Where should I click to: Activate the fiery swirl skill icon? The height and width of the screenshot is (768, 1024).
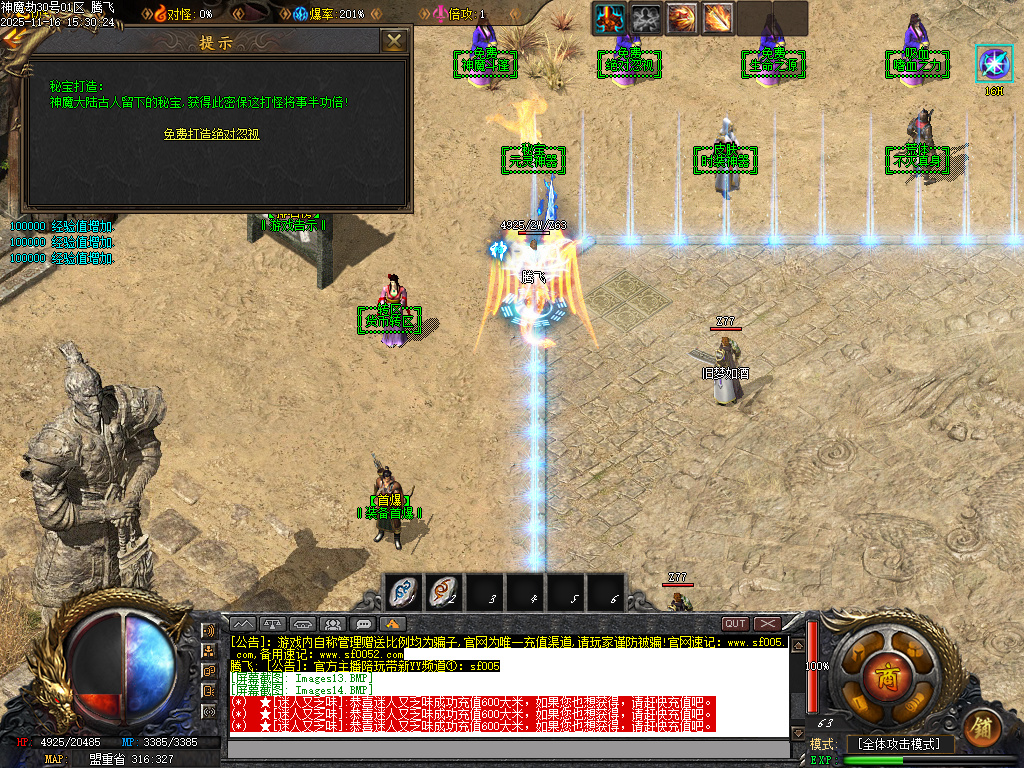682,18
